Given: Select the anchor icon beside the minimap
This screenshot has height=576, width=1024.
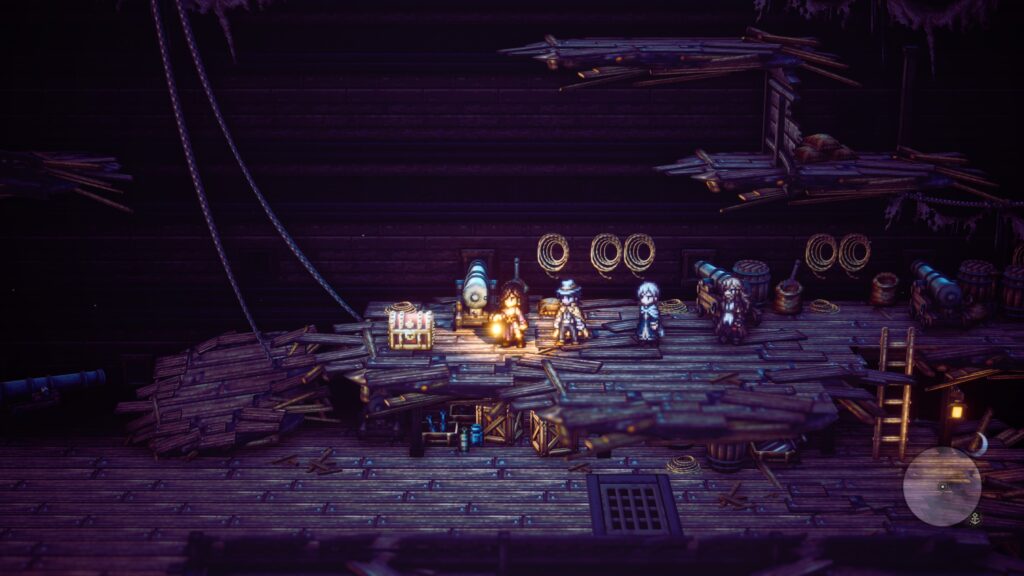Looking at the screenshot, I should click(974, 518).
